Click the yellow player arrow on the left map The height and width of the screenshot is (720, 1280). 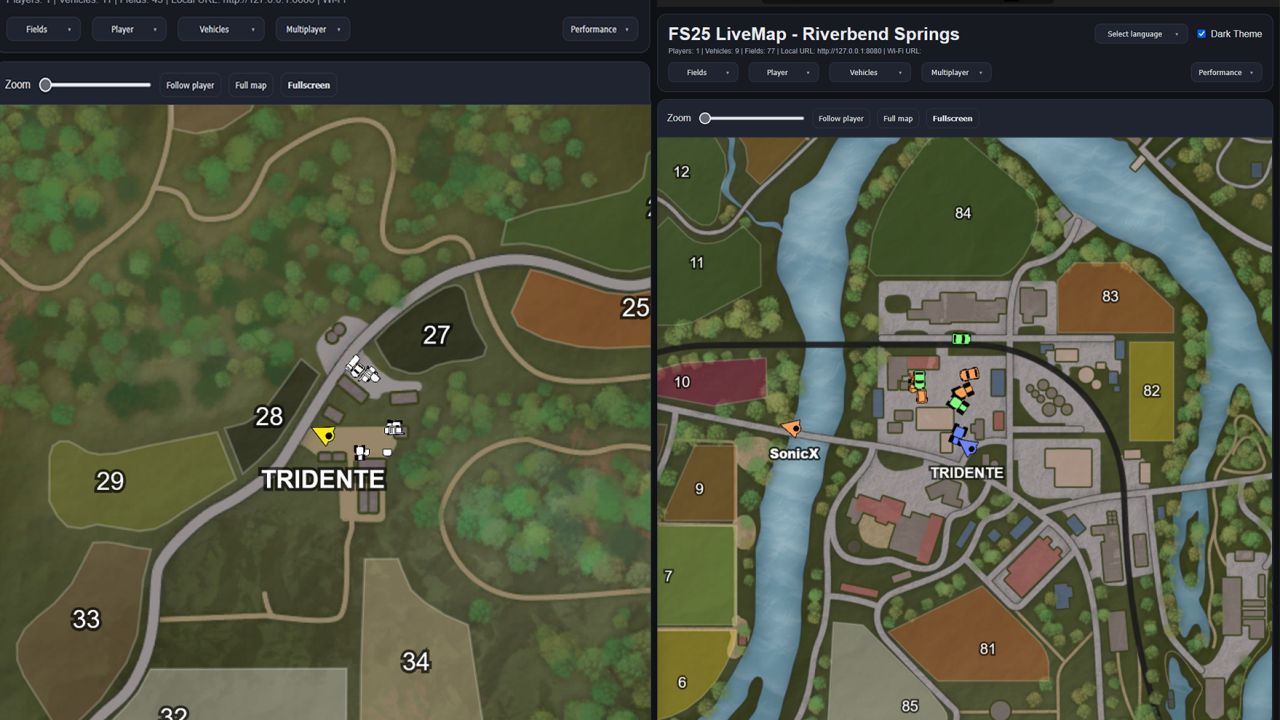pos(322,433)
